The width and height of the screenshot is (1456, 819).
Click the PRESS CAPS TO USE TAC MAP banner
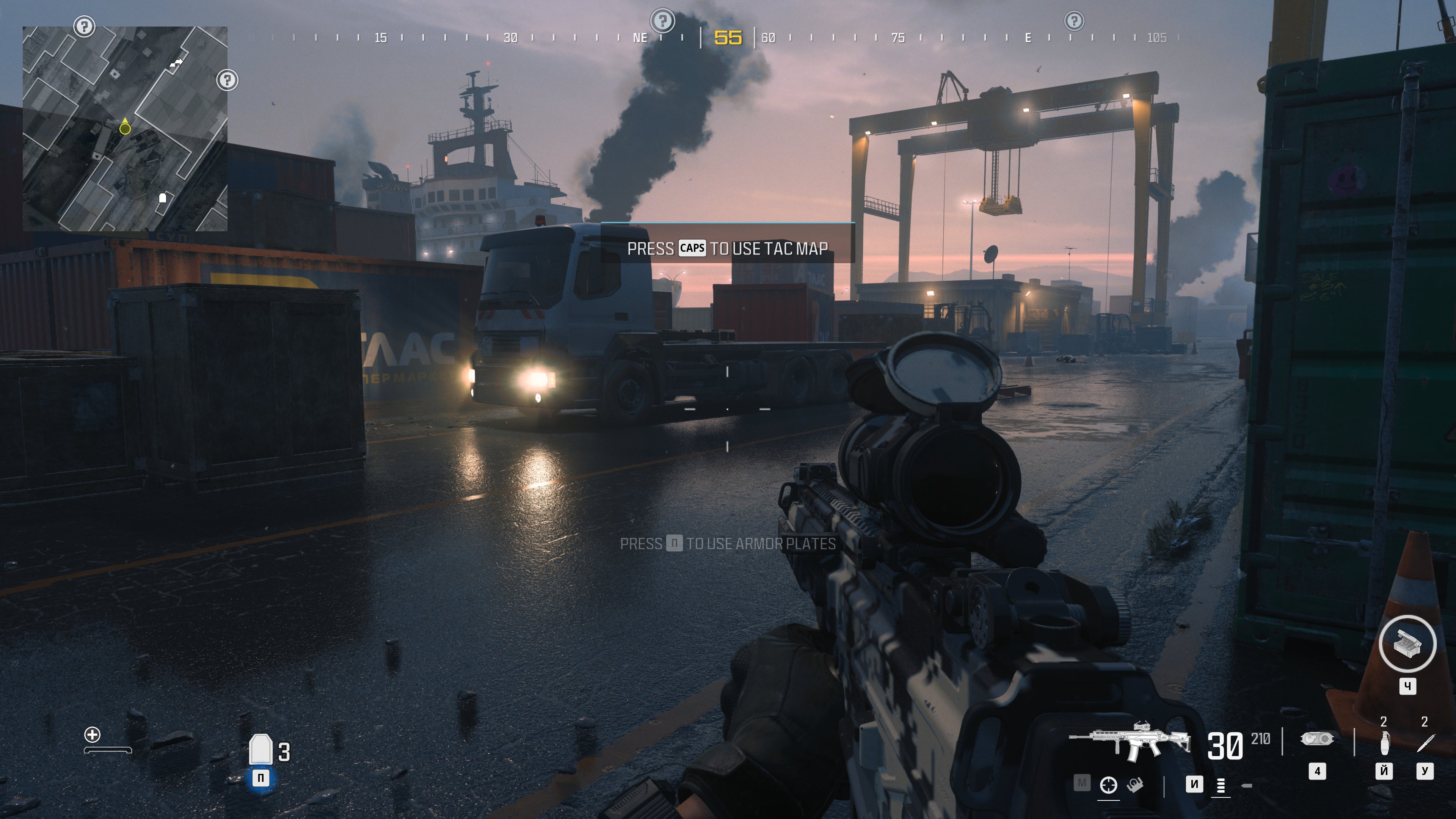[728, 248]
